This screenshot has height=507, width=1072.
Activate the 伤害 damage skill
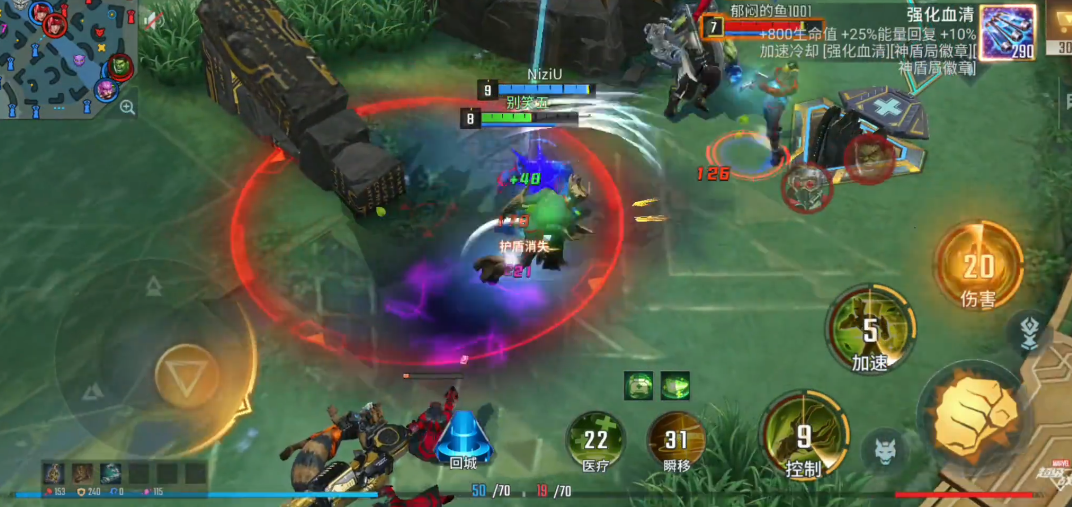coord(978,267)
